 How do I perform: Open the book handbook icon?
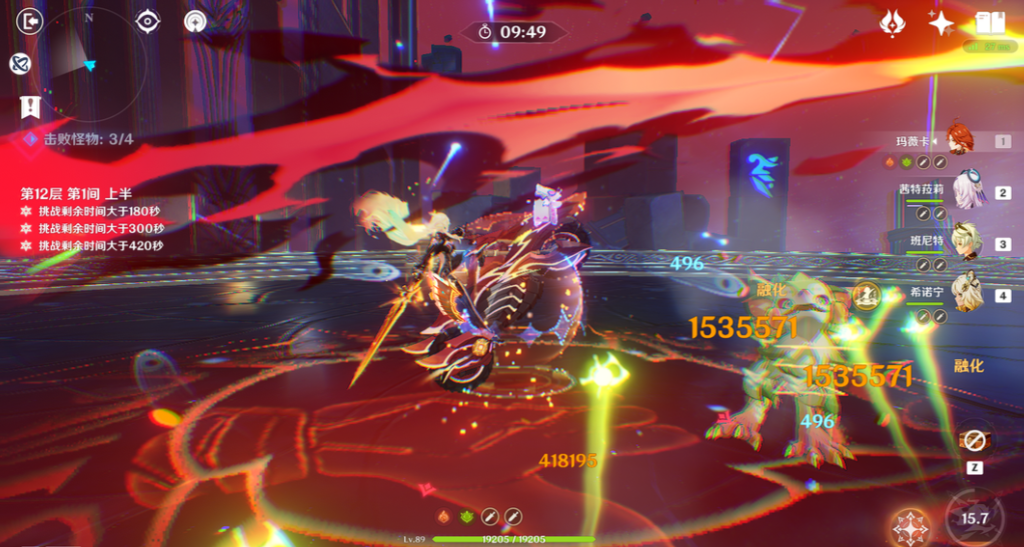click(989, 23)
